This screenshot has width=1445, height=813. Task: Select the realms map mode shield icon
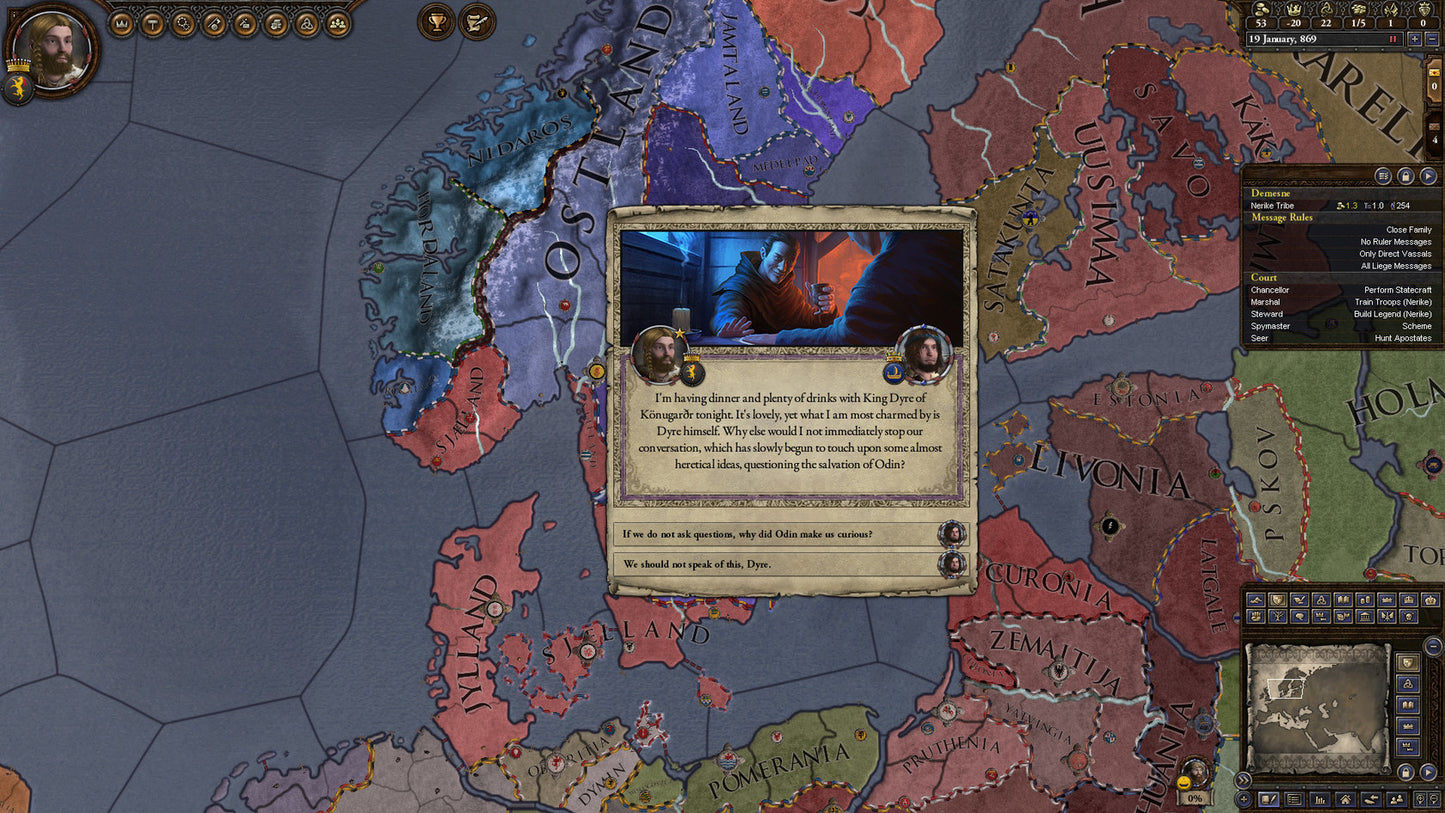(1276, 600)
